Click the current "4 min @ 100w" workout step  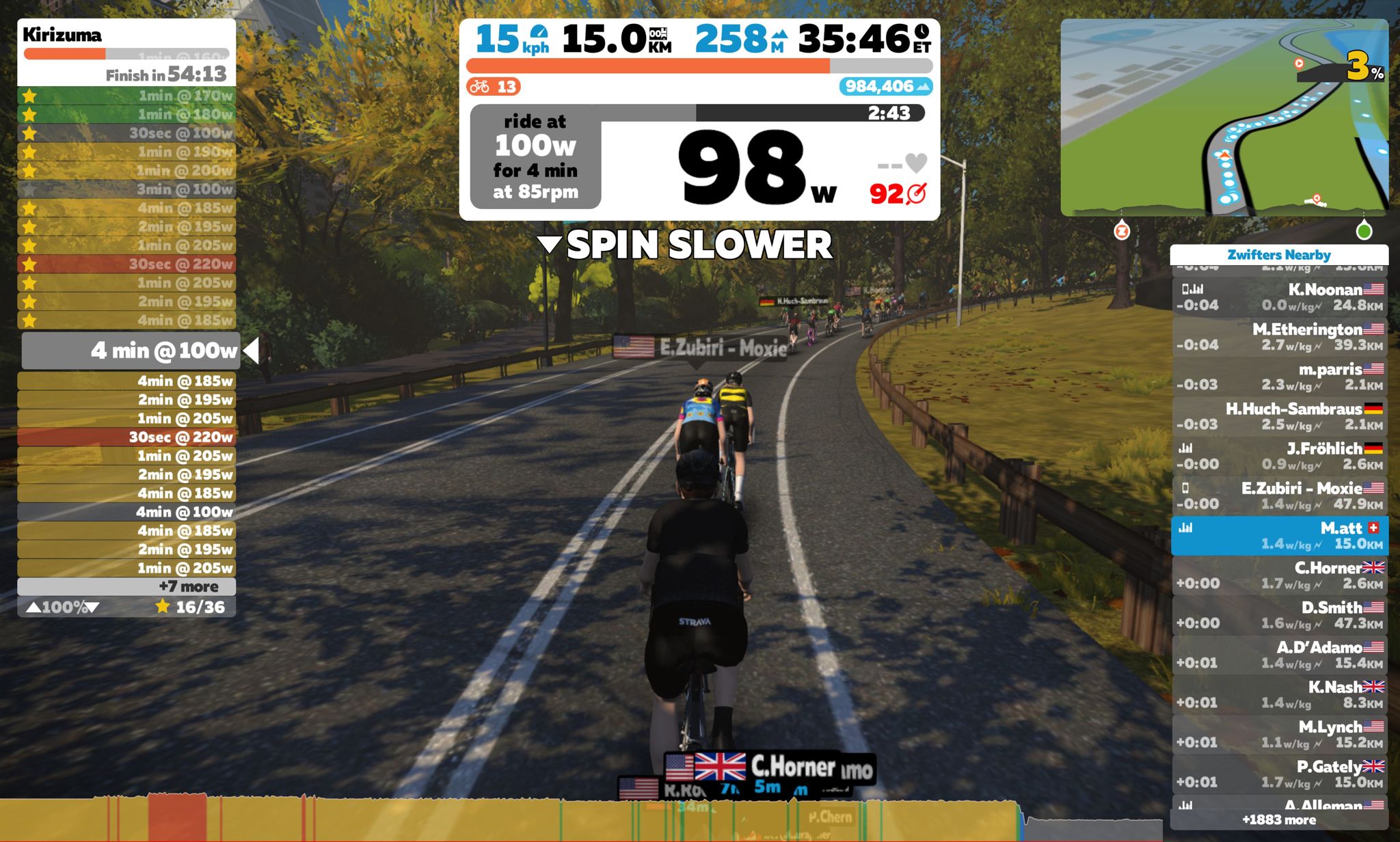click(131, 351)
